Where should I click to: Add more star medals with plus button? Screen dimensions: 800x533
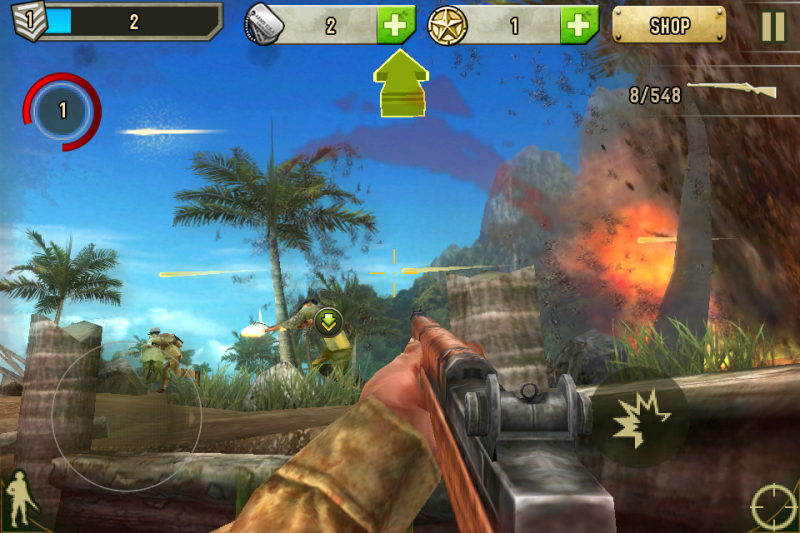coord(579,25)
